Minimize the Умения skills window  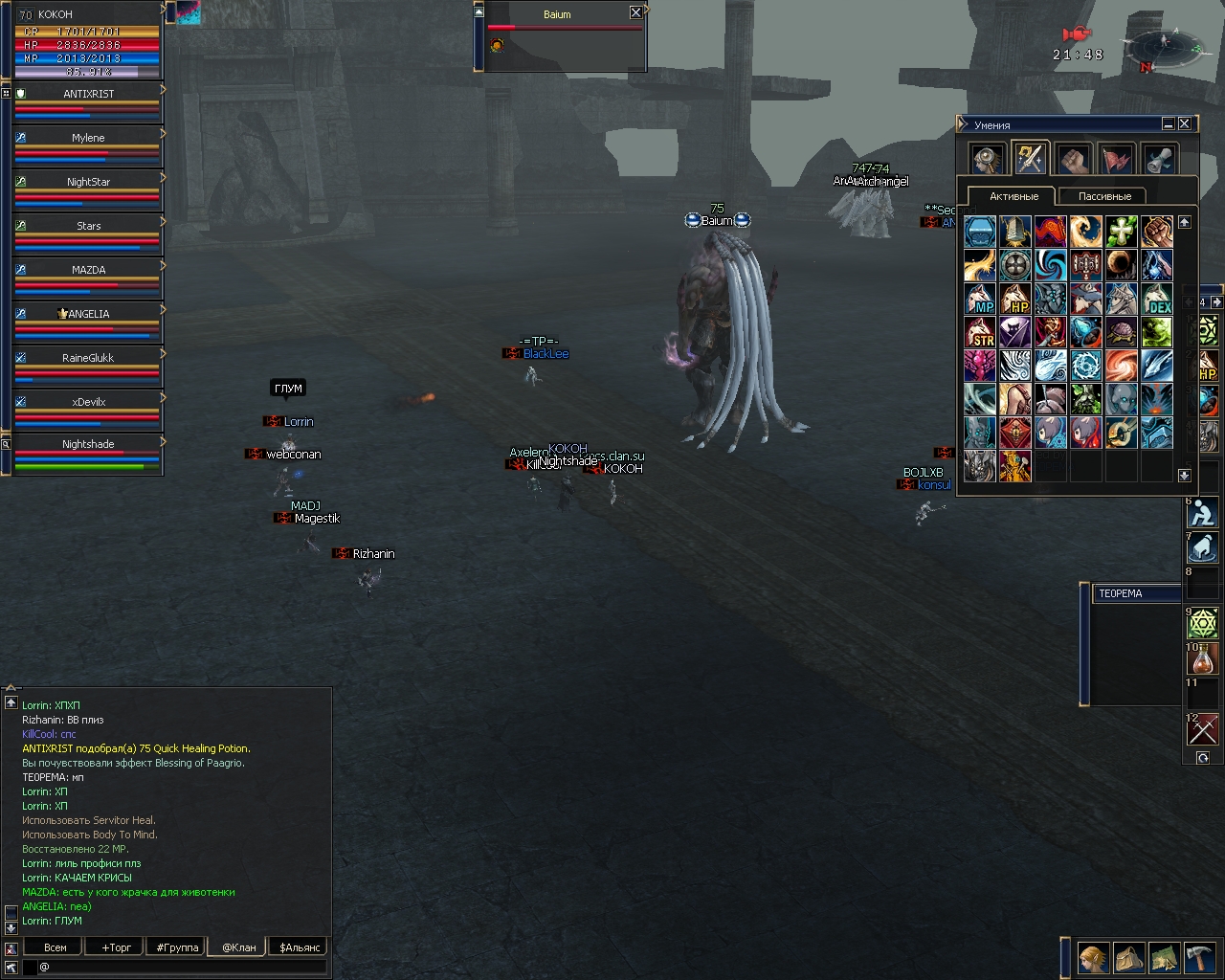click(x=1168, y=124)
